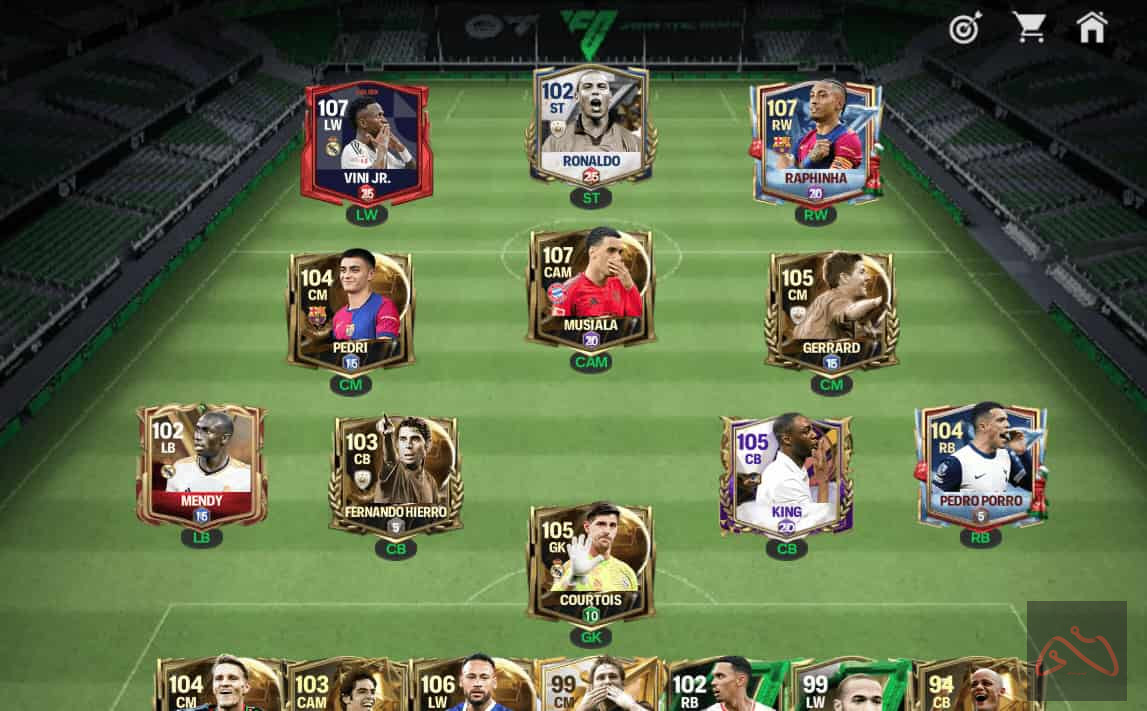Return to the home screen
This screenshot has height=711, width=1147.
point(1092,28)
